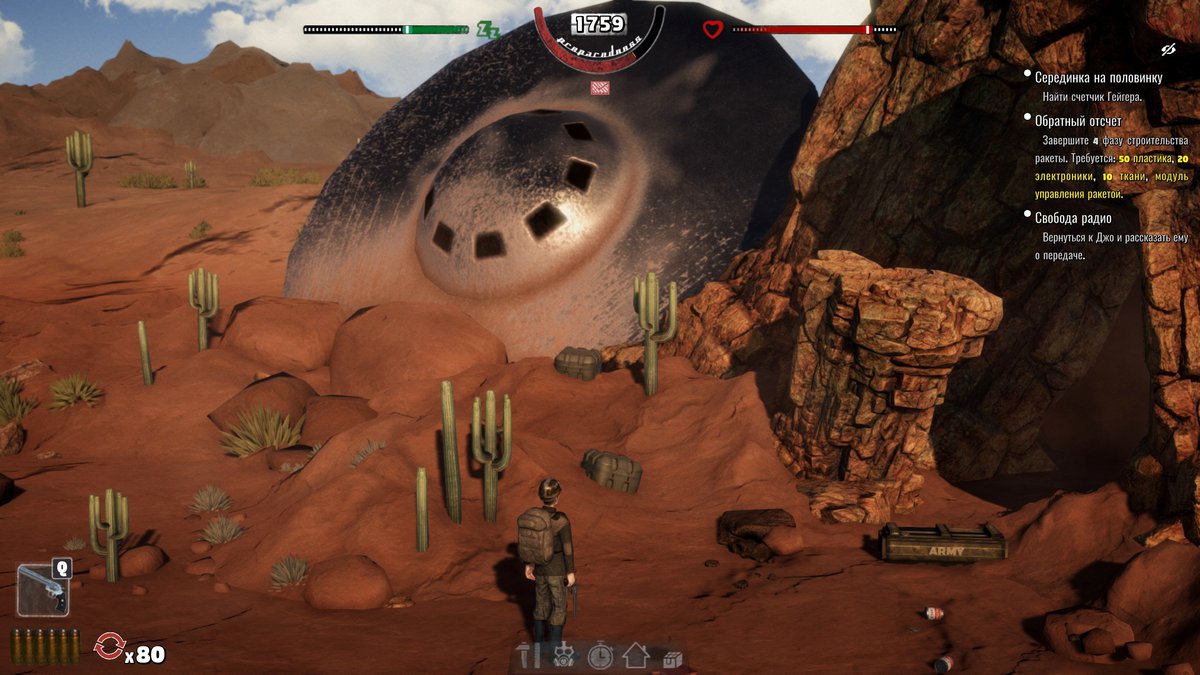Open the stopwatch timer icon
The width and height of the screenshot is (1200, 675).
click(600, 656)
